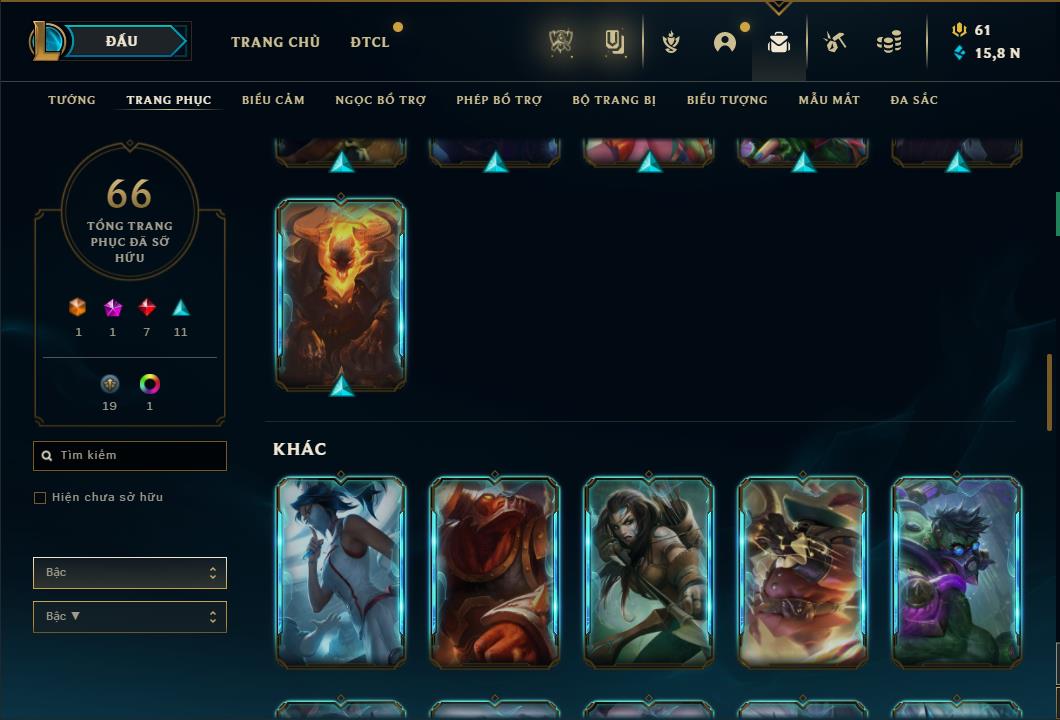1060x720 pixels.
Task: Select the fiery horned beast skin card
Action: [x=341, y=294]
